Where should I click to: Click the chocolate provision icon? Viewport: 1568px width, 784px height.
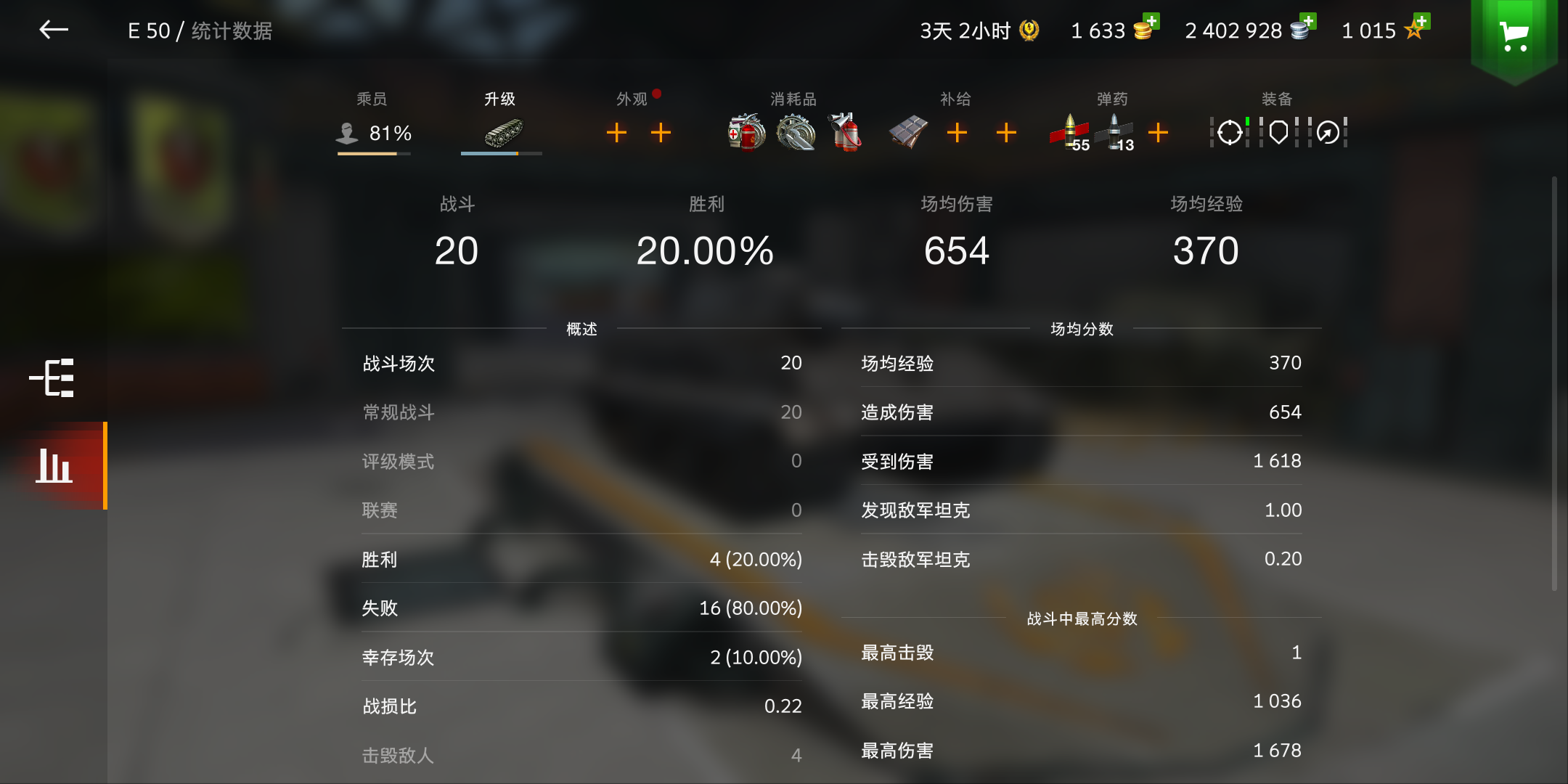(x=907, y=132)
